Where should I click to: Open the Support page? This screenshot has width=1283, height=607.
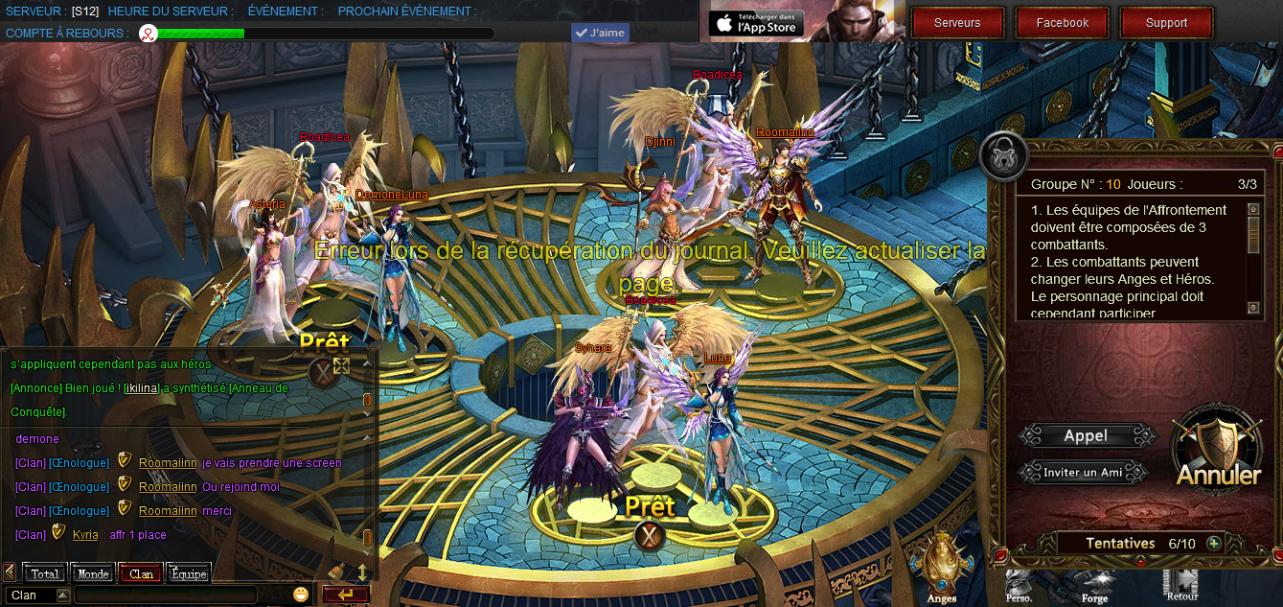pos(1166,23)
